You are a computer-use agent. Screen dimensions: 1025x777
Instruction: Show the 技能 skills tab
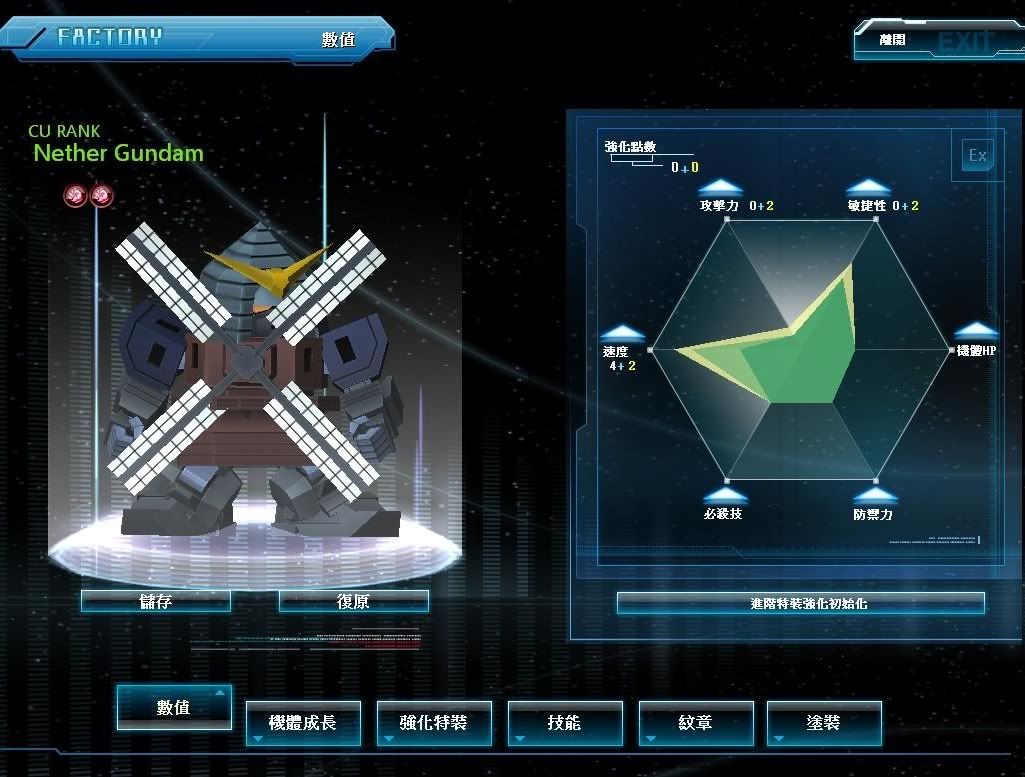point(565,722)
